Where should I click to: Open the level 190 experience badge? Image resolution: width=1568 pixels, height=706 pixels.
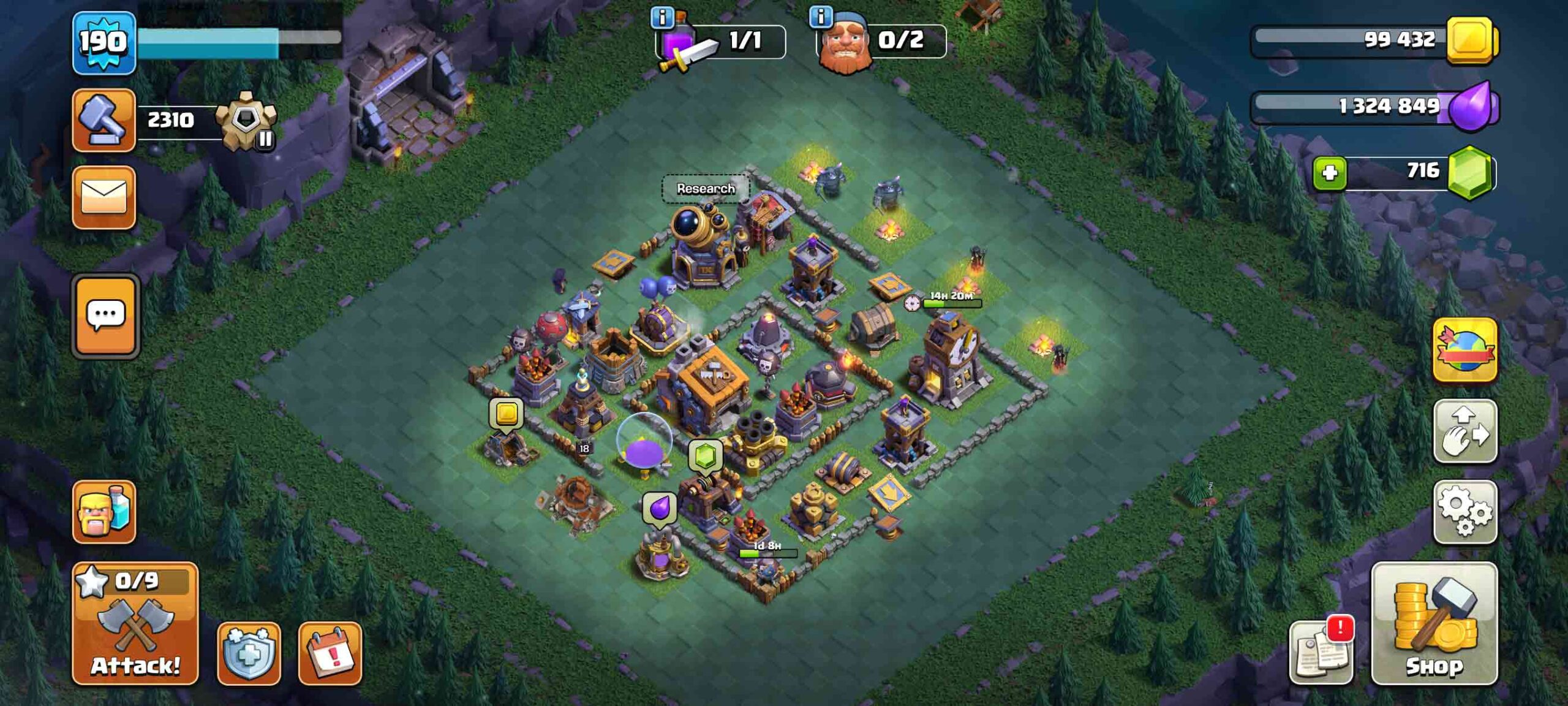click(x=104, y=43)
